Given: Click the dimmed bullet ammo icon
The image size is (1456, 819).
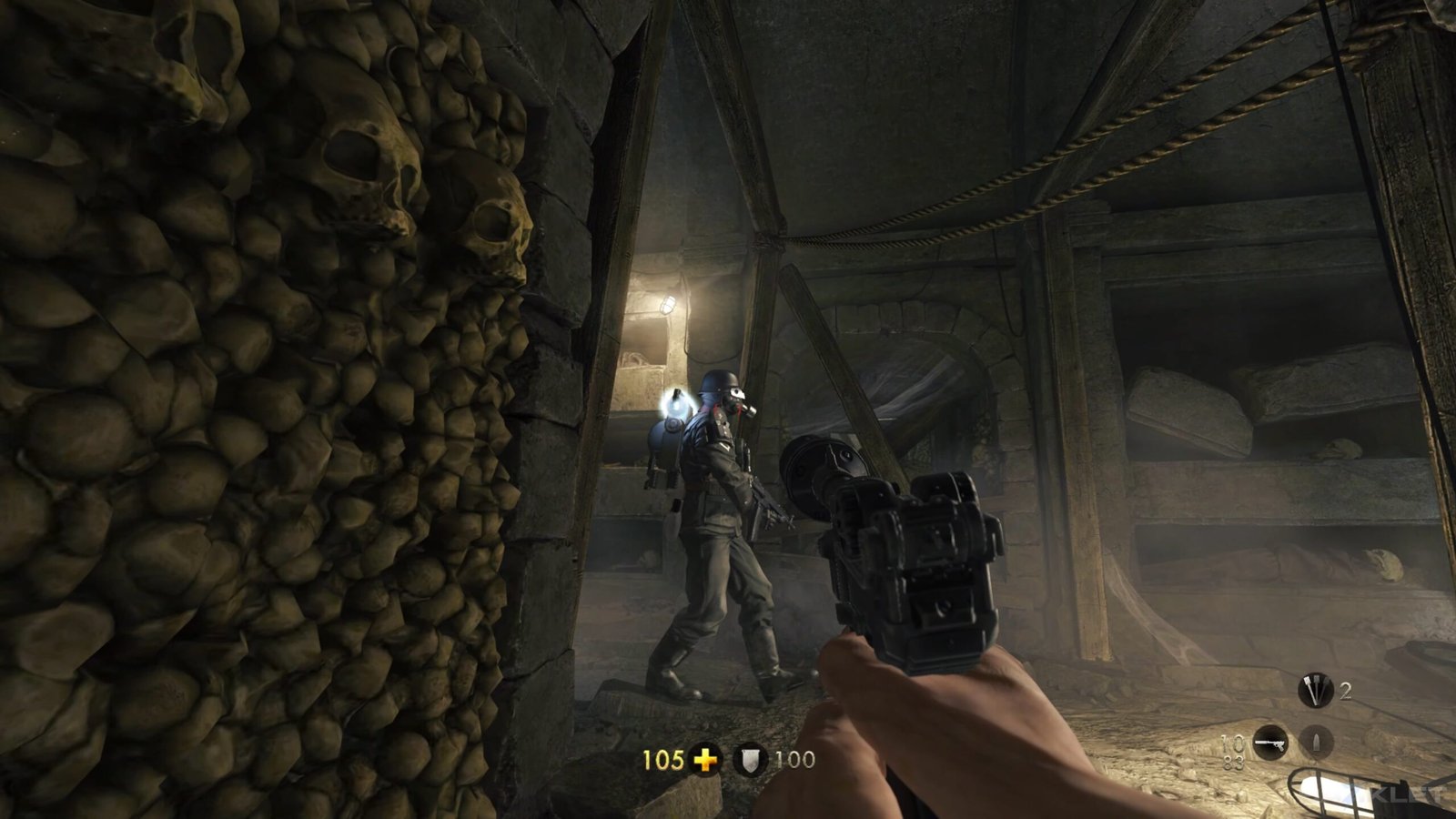Looking at the screenshot, I should pyautogui.click(x=1315, y=743).
